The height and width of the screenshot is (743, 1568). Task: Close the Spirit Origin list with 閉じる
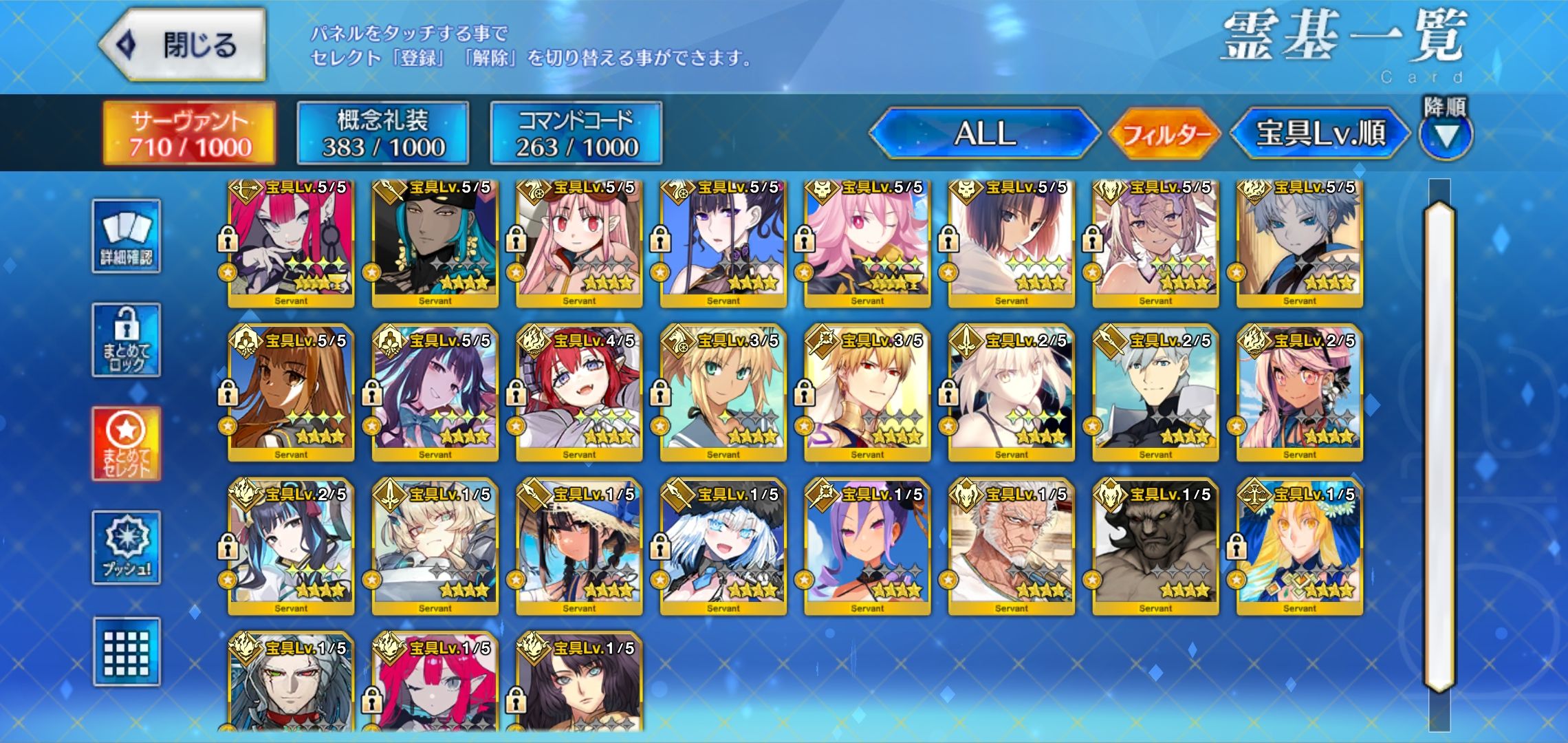pos(183,45)
